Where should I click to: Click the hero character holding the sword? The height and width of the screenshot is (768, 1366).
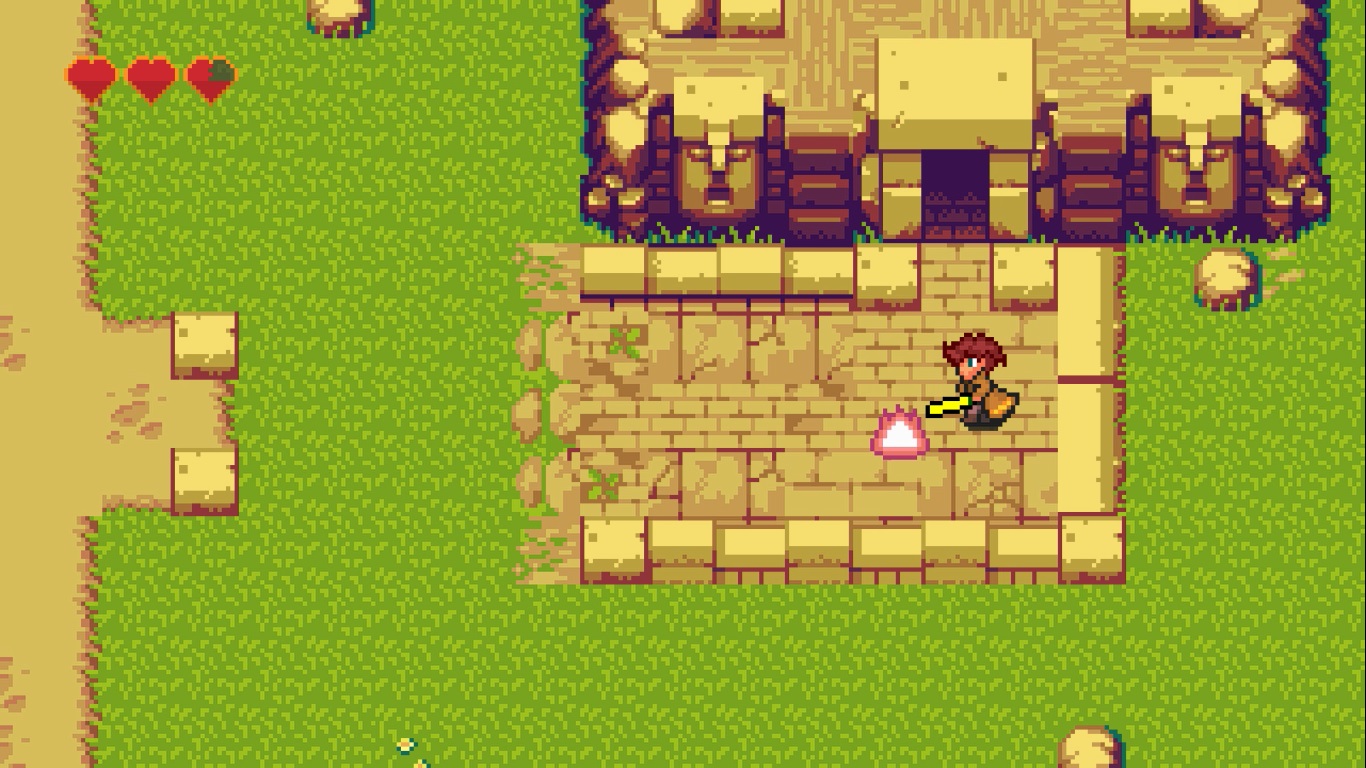(975, 385)
